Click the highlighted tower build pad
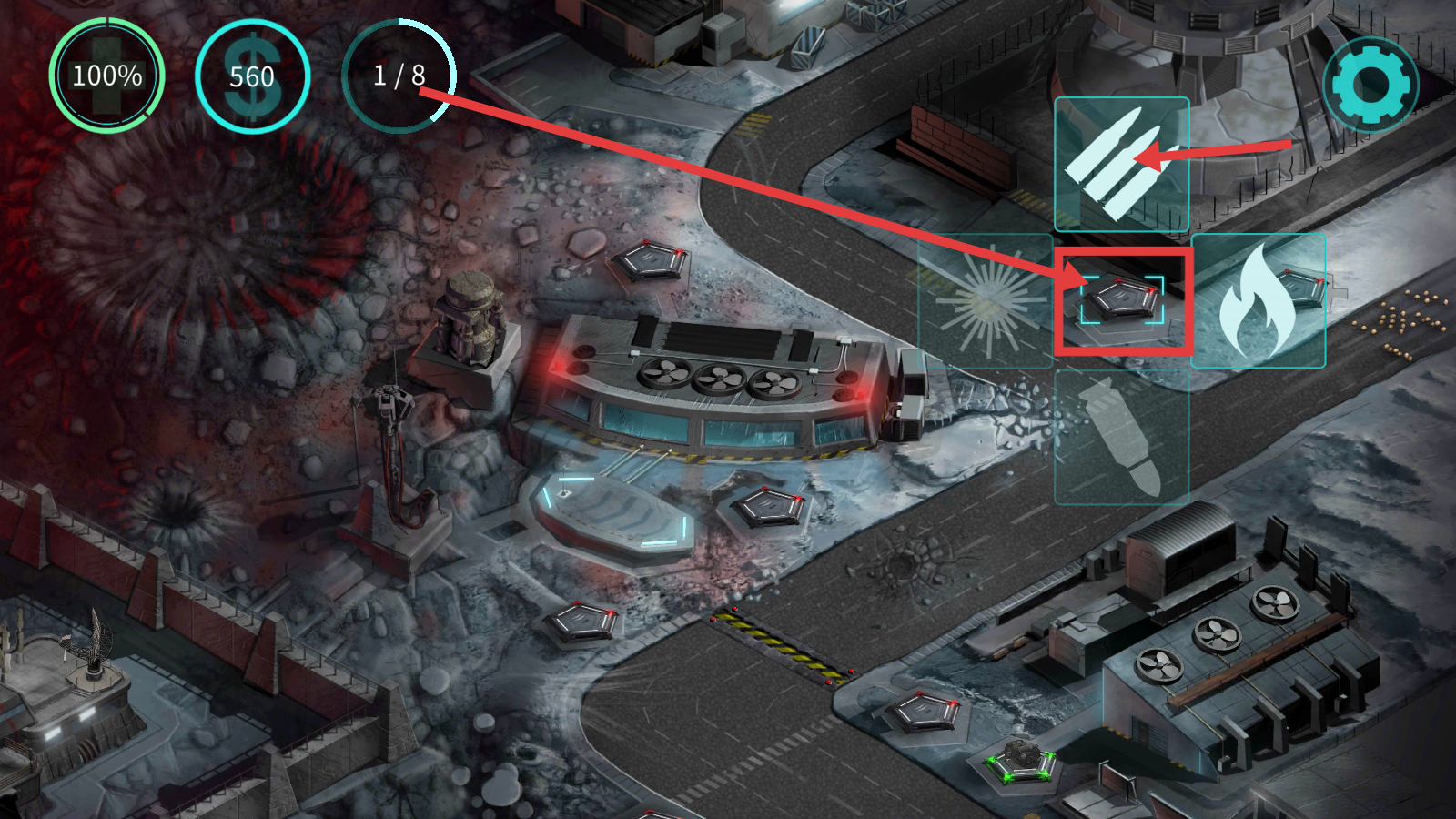The height and width of the screenshot is (819, 1456). point(1122,300)
